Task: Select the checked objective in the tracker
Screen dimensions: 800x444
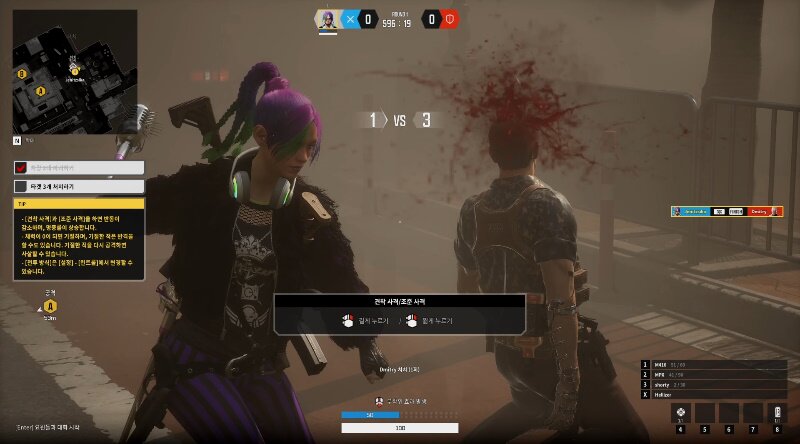Action: pyautogui.click(x=80, y=168)
